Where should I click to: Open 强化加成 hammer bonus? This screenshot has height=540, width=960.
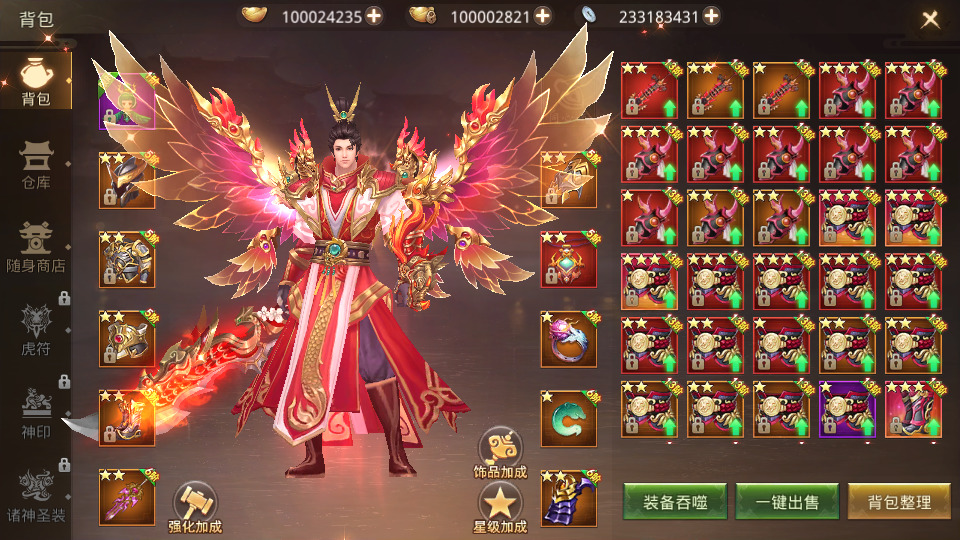pyautogui.click(x=194, y=505)
